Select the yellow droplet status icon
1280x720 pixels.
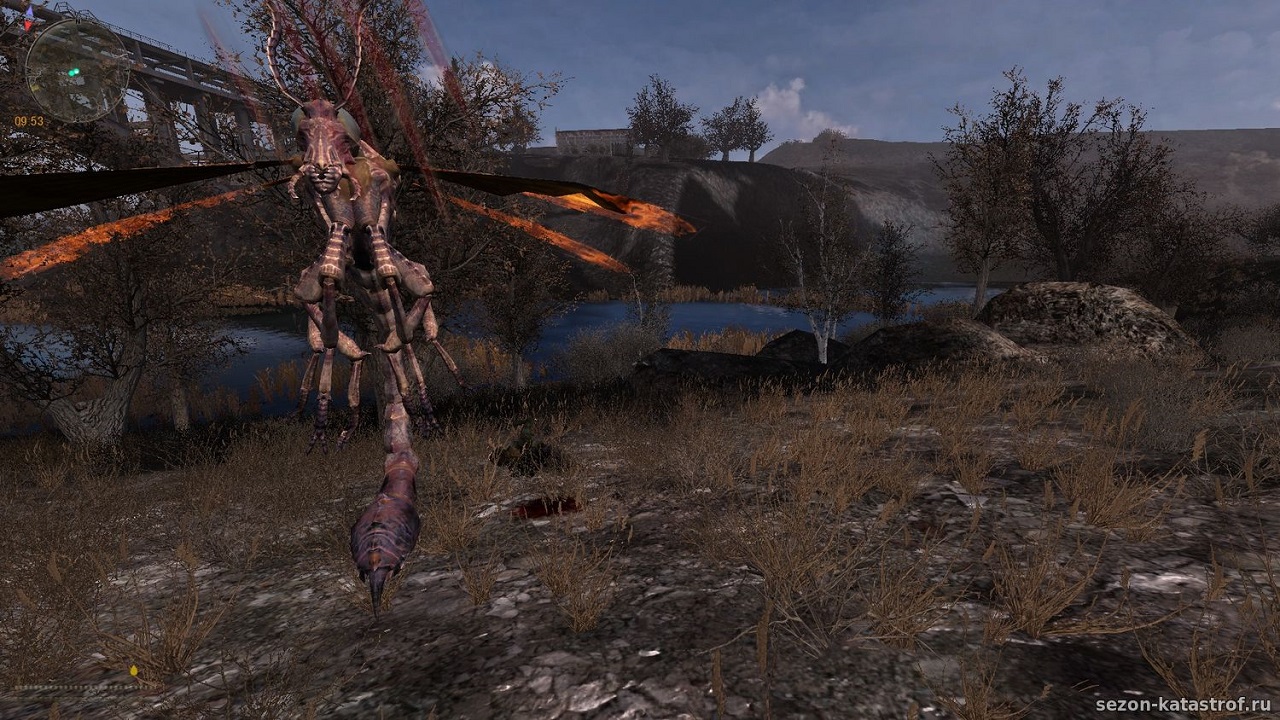134,670
